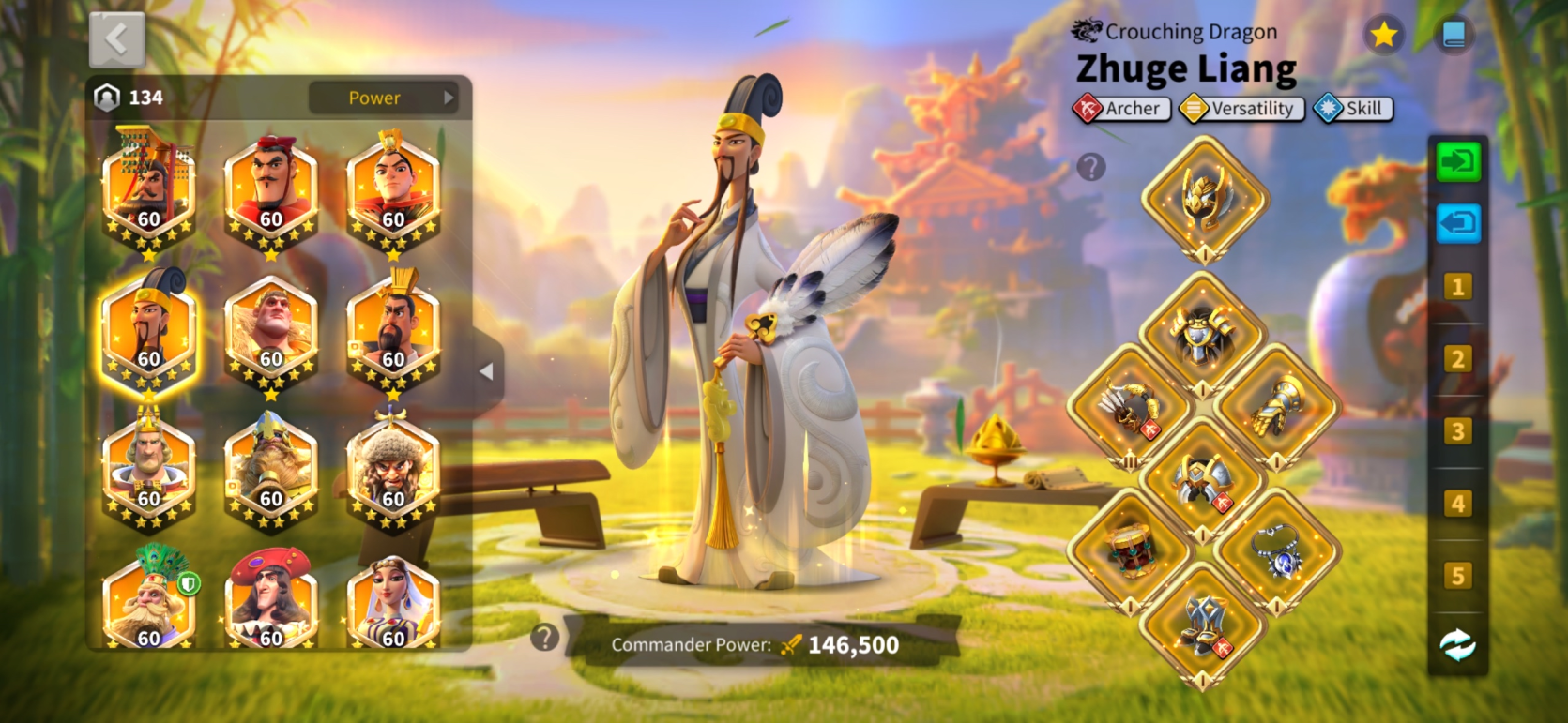
Task: Toggle the gold star favorite button
Action: [x=1383, y=36]
